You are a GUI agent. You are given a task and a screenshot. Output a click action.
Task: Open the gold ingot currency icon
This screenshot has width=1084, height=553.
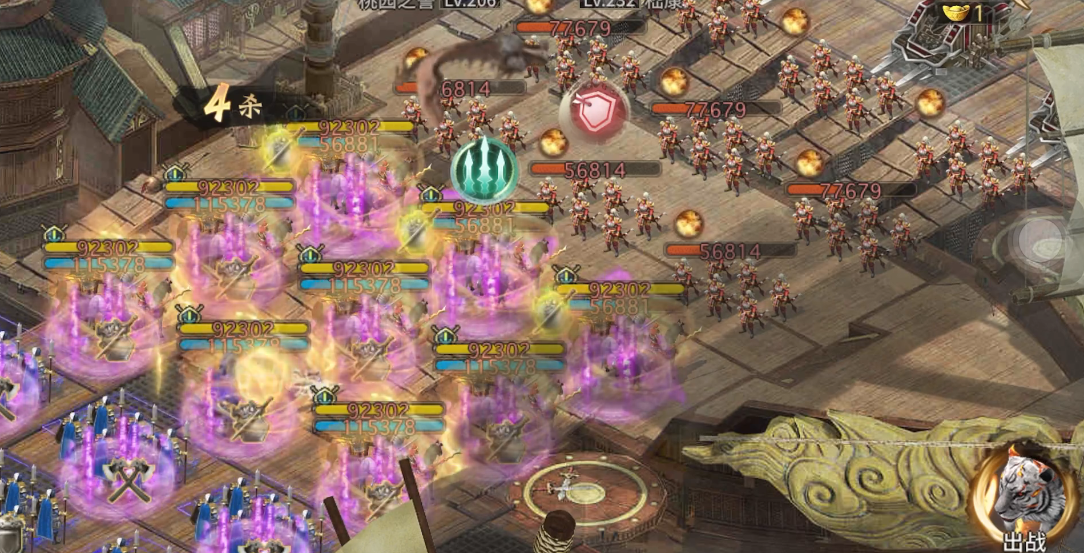click(x=957, y=14)
